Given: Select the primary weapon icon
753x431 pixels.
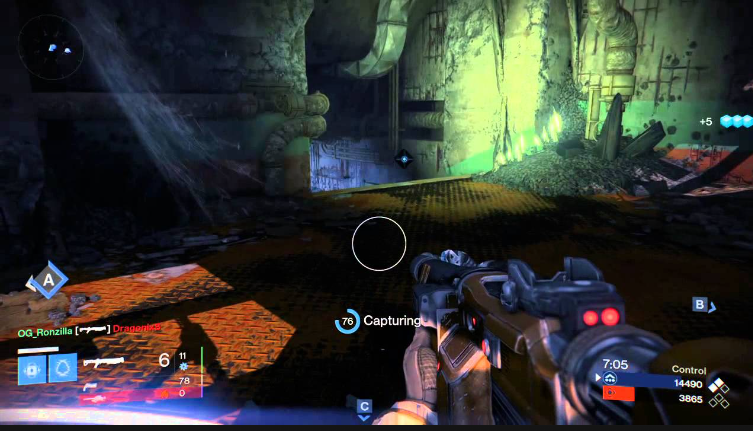Looking at the screenshot, I should click(x=103, y=360).
